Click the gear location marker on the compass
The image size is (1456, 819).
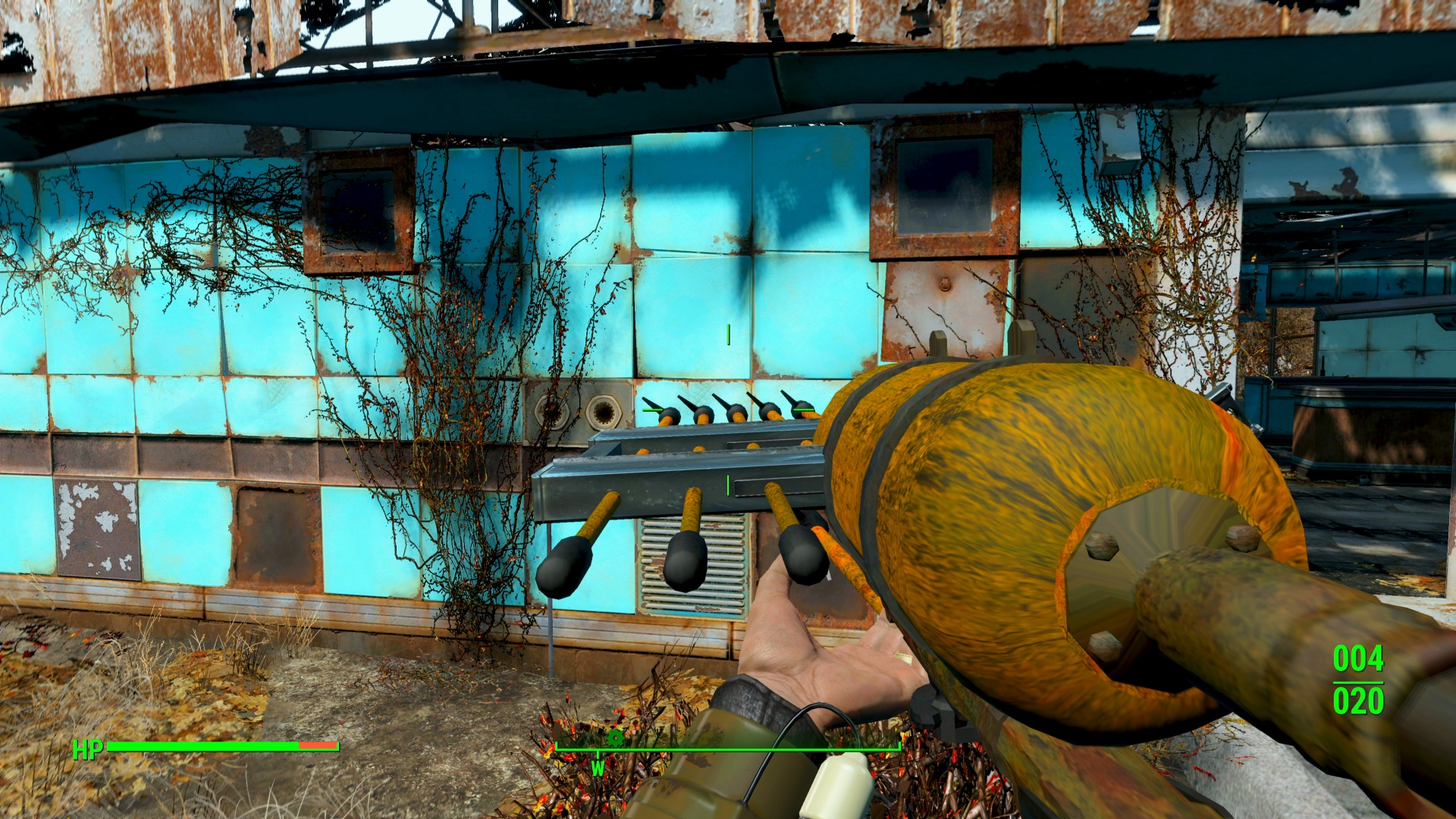[615, 737]
